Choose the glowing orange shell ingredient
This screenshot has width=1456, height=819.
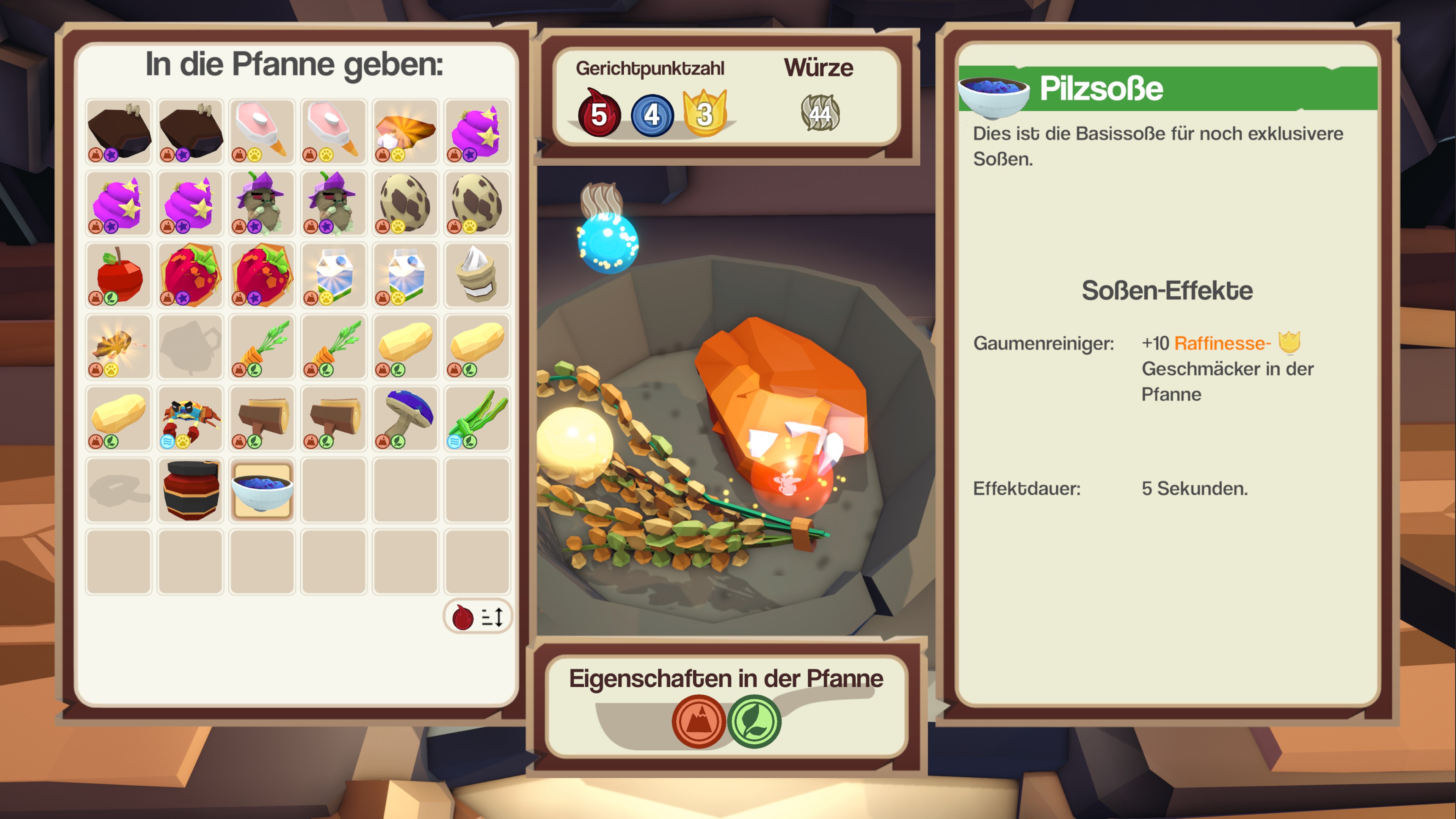click(406, 132)
